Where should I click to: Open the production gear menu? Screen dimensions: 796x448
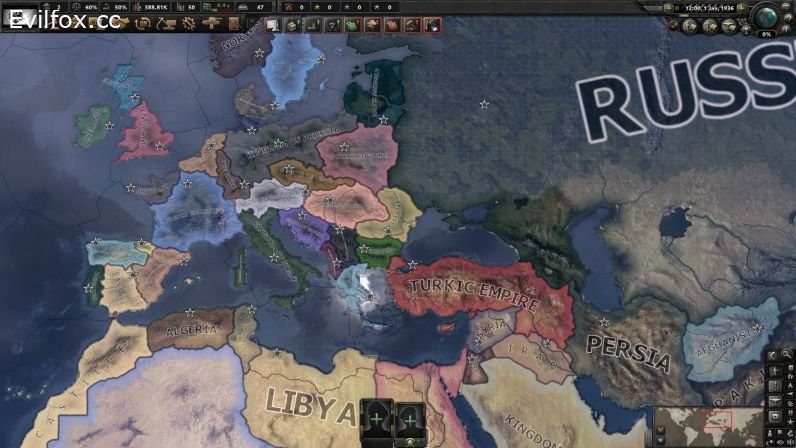coord(188,22)
